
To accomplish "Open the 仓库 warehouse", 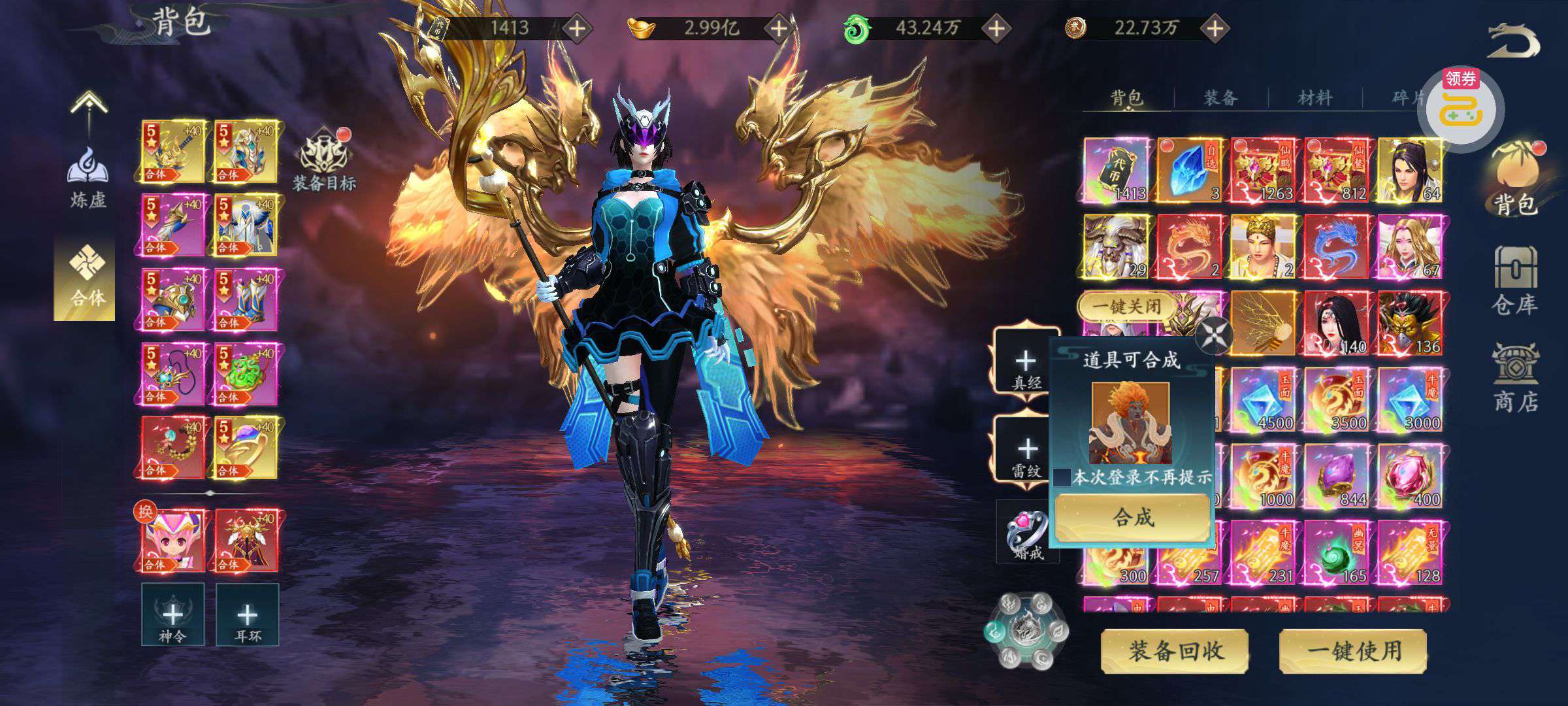I will (x=1514, y=282).
